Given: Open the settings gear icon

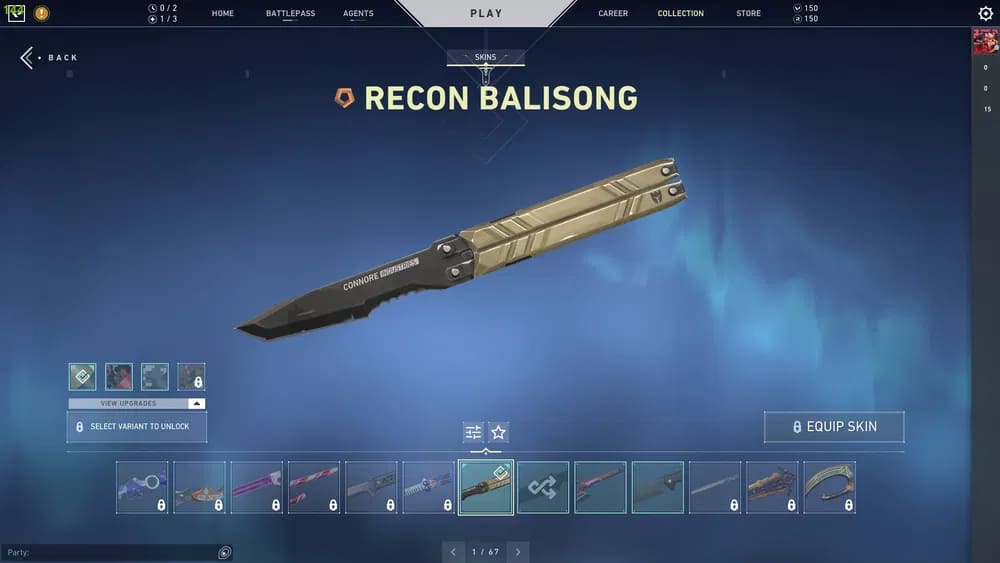Looking at the screenshot, I should click(x=985, y=14).
